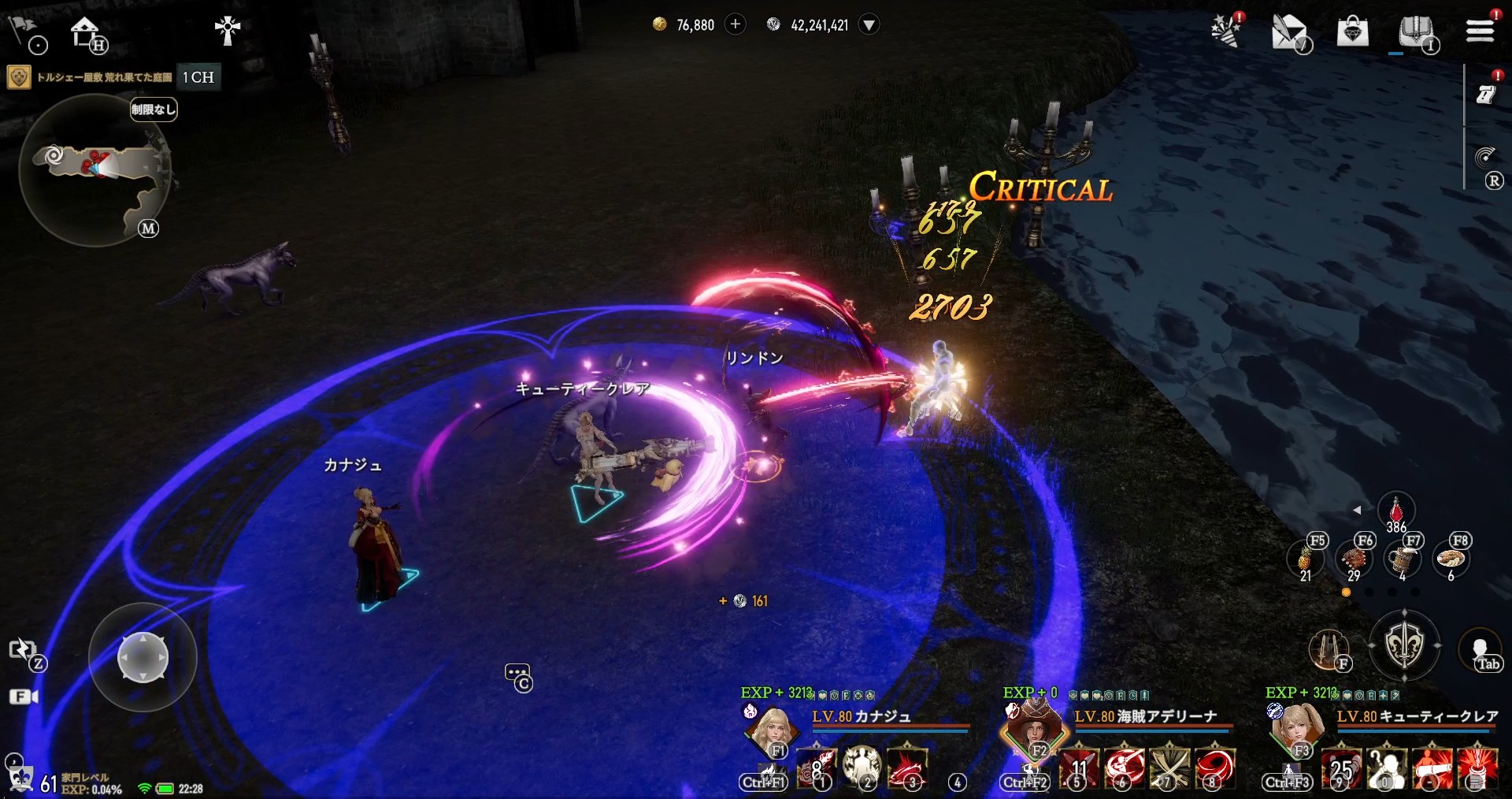Expand the currency dropdown arrow
This screenshot has width=1512, height=799.
point(869,24)
